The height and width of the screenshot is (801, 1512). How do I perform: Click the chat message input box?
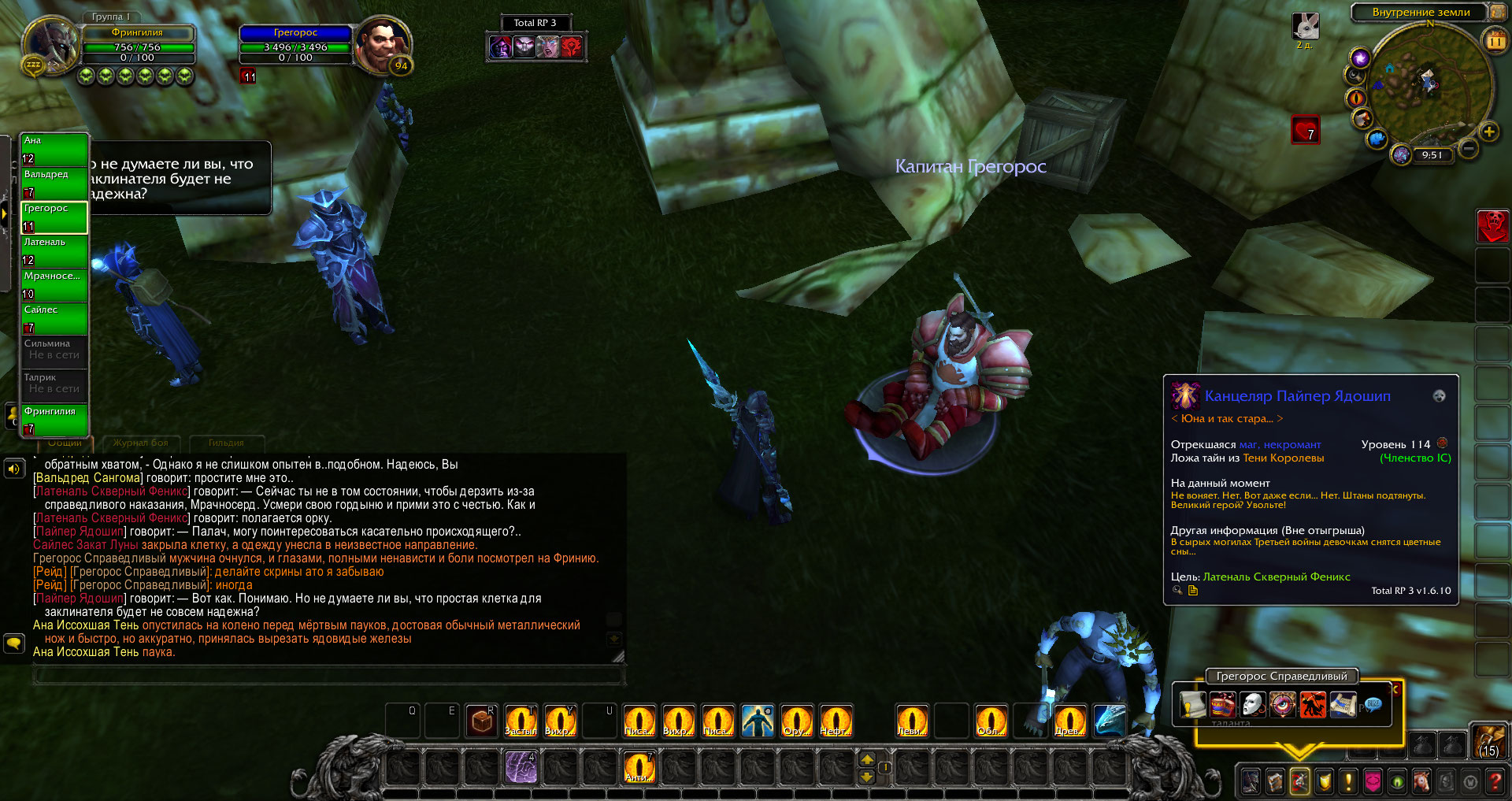(x=329, y=674)
